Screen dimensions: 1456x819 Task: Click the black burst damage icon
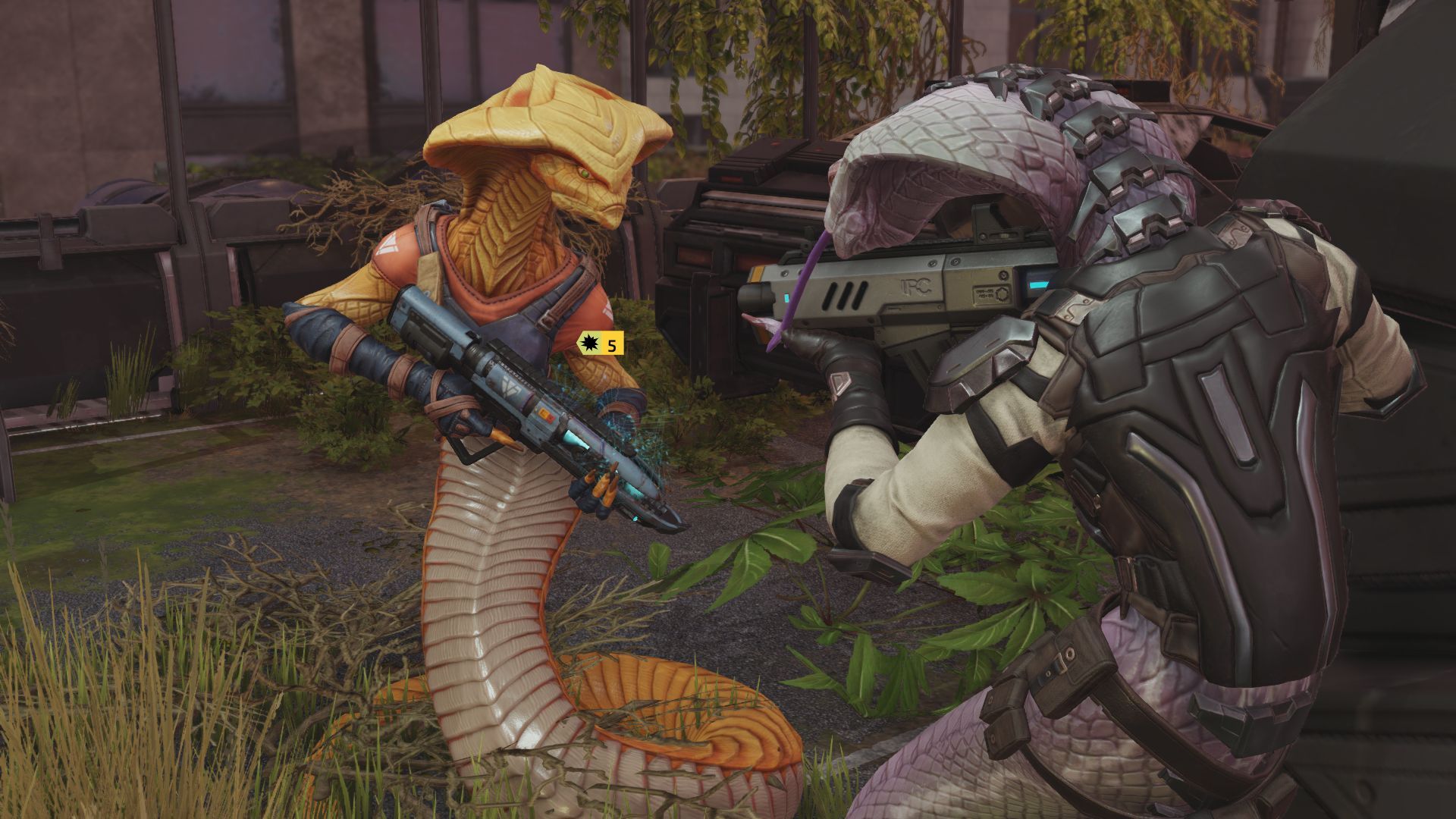589,344
